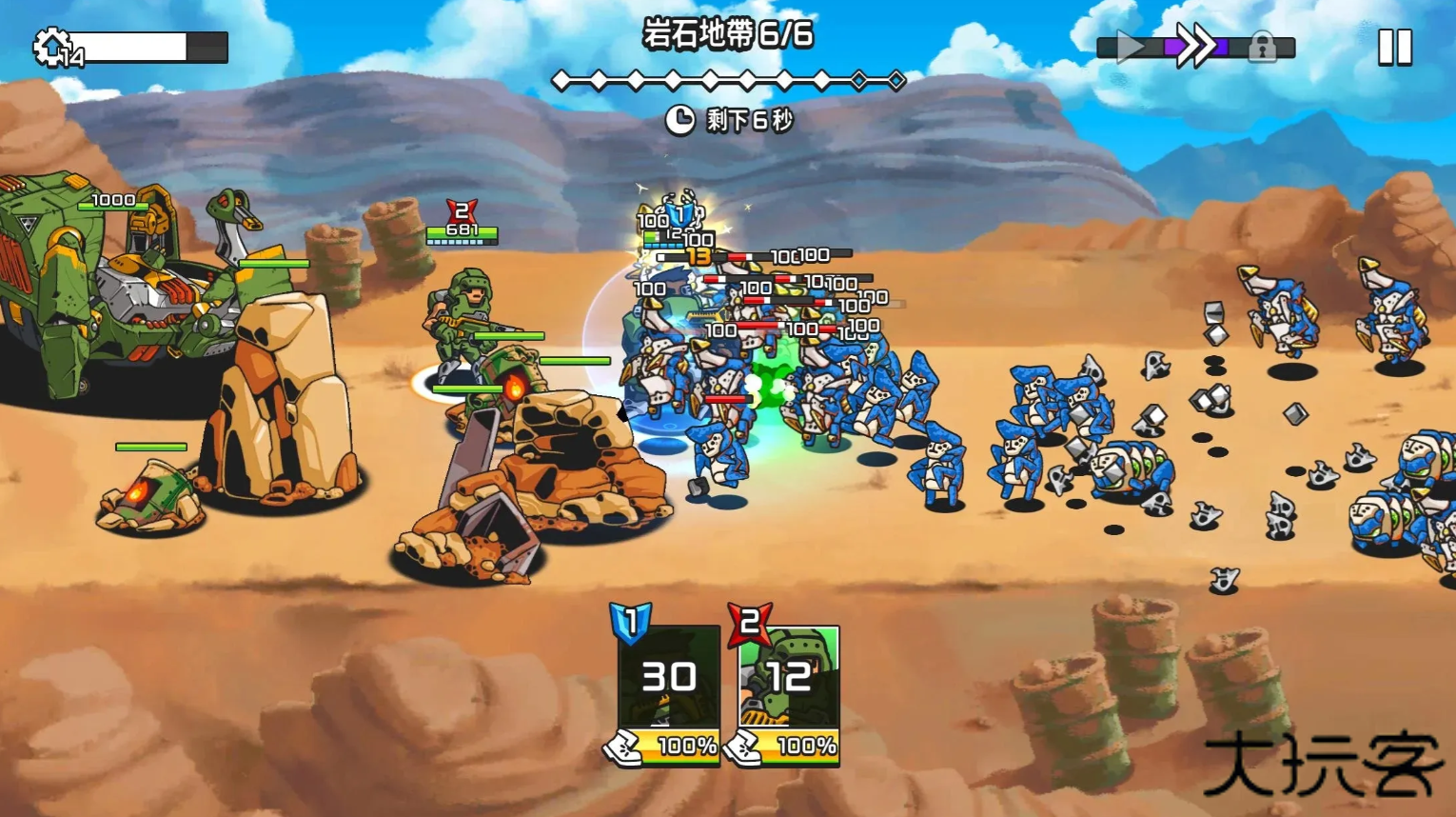1456x817 pixels.
Task: Click the blue level badge above the summoned tower
Action: pyautogui.click(x=679, y=217)
